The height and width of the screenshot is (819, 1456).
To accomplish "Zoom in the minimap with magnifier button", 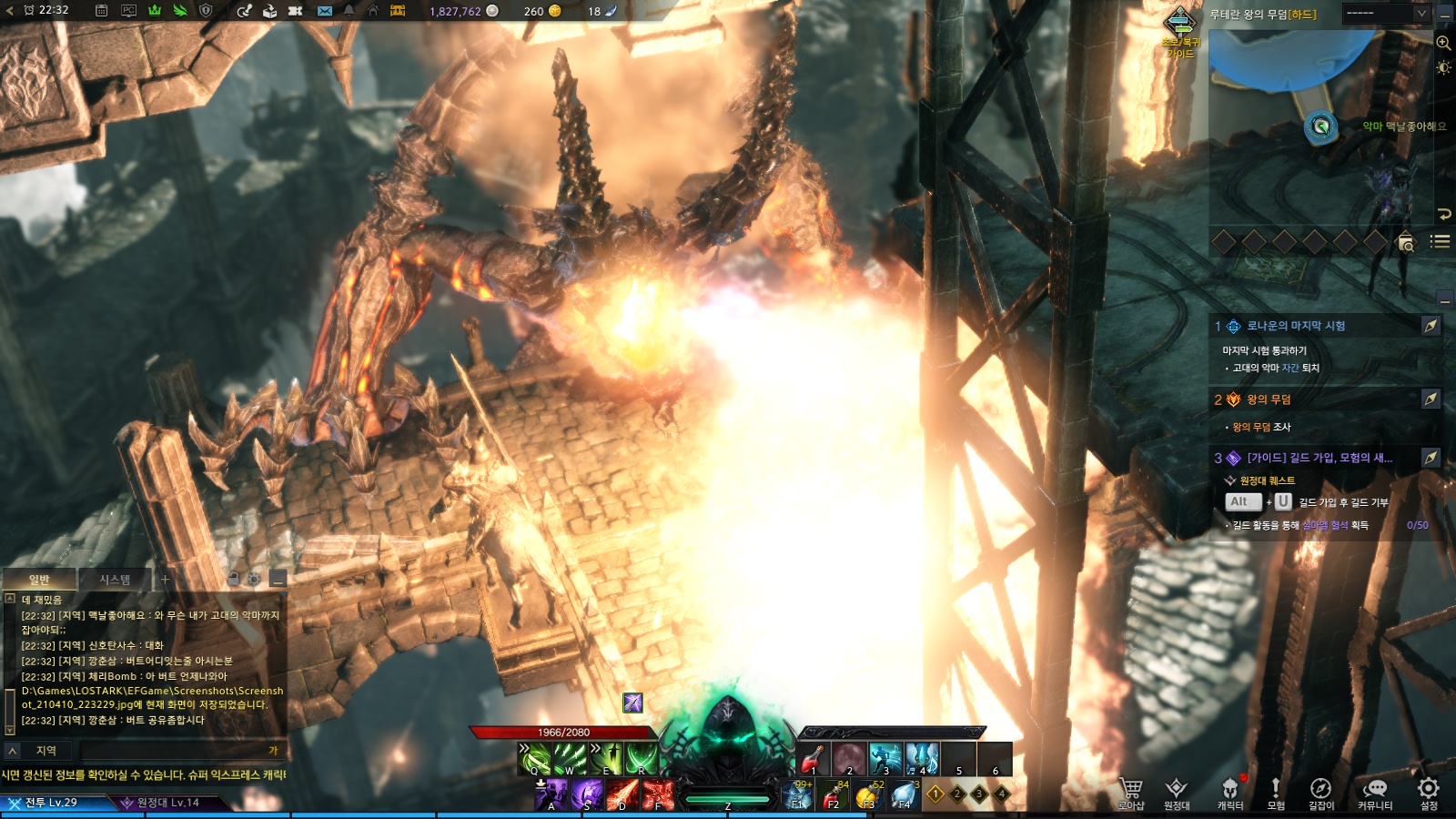I will pyautogui.click(x=1443, y=43).
